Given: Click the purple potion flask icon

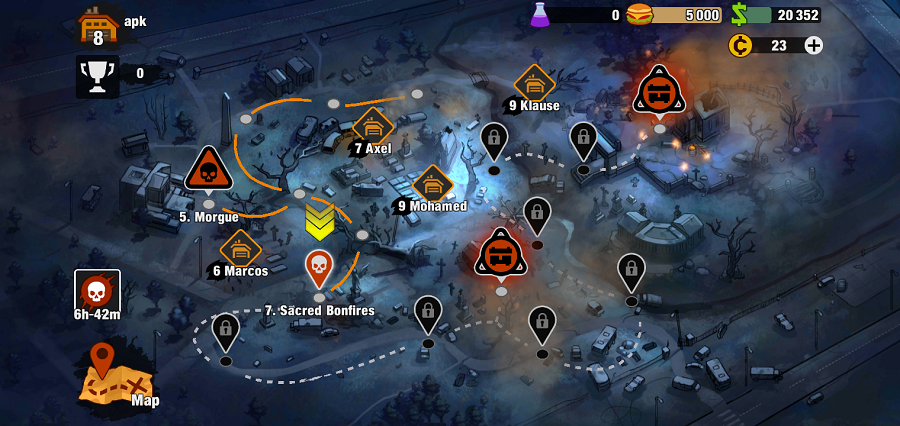Looking at the screenshot, I should [540, 14].
